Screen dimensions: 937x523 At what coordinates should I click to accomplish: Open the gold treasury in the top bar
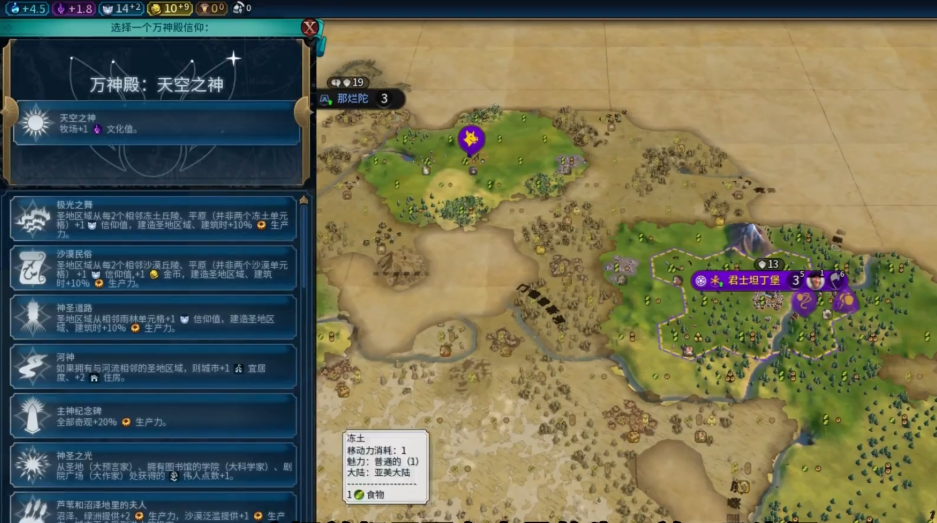coord(170,8)
